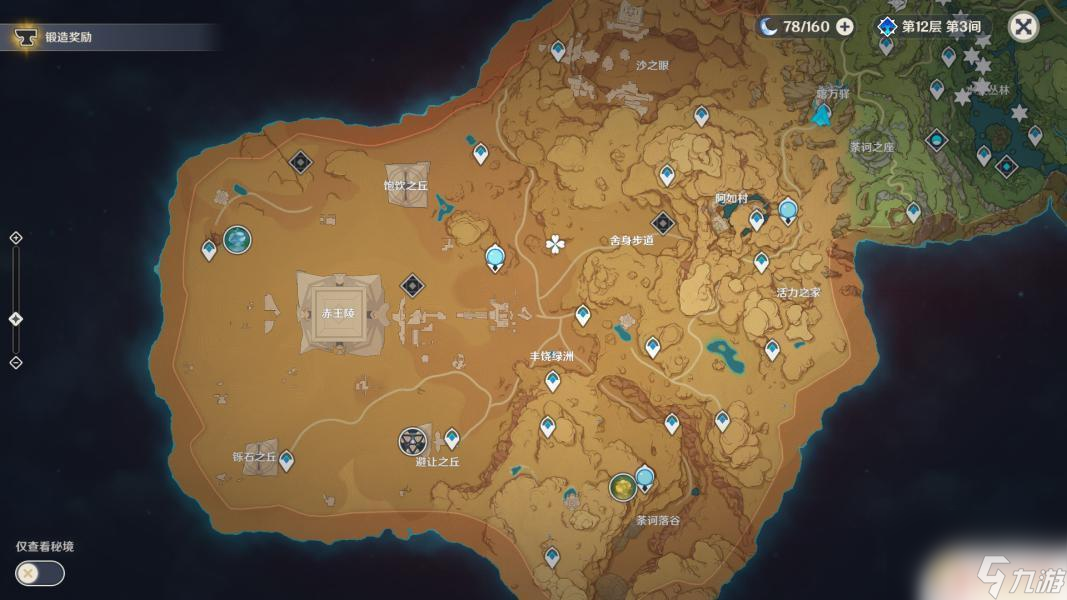Add Original Resin using the plus button

coord(845,26)
